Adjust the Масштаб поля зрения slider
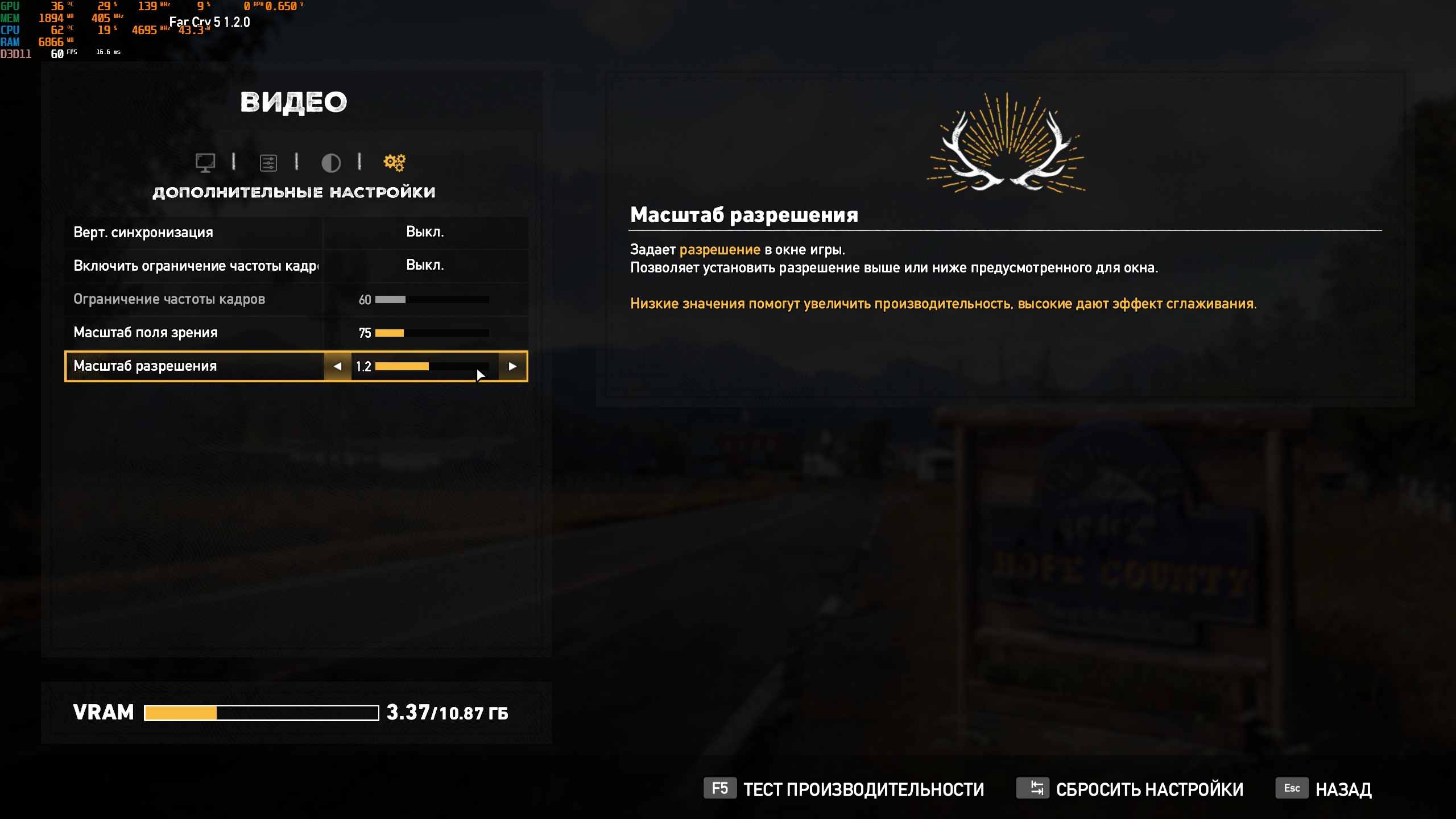Viewport: 1456px width, 819px height. pyautogui.click(x=432, y=333)
